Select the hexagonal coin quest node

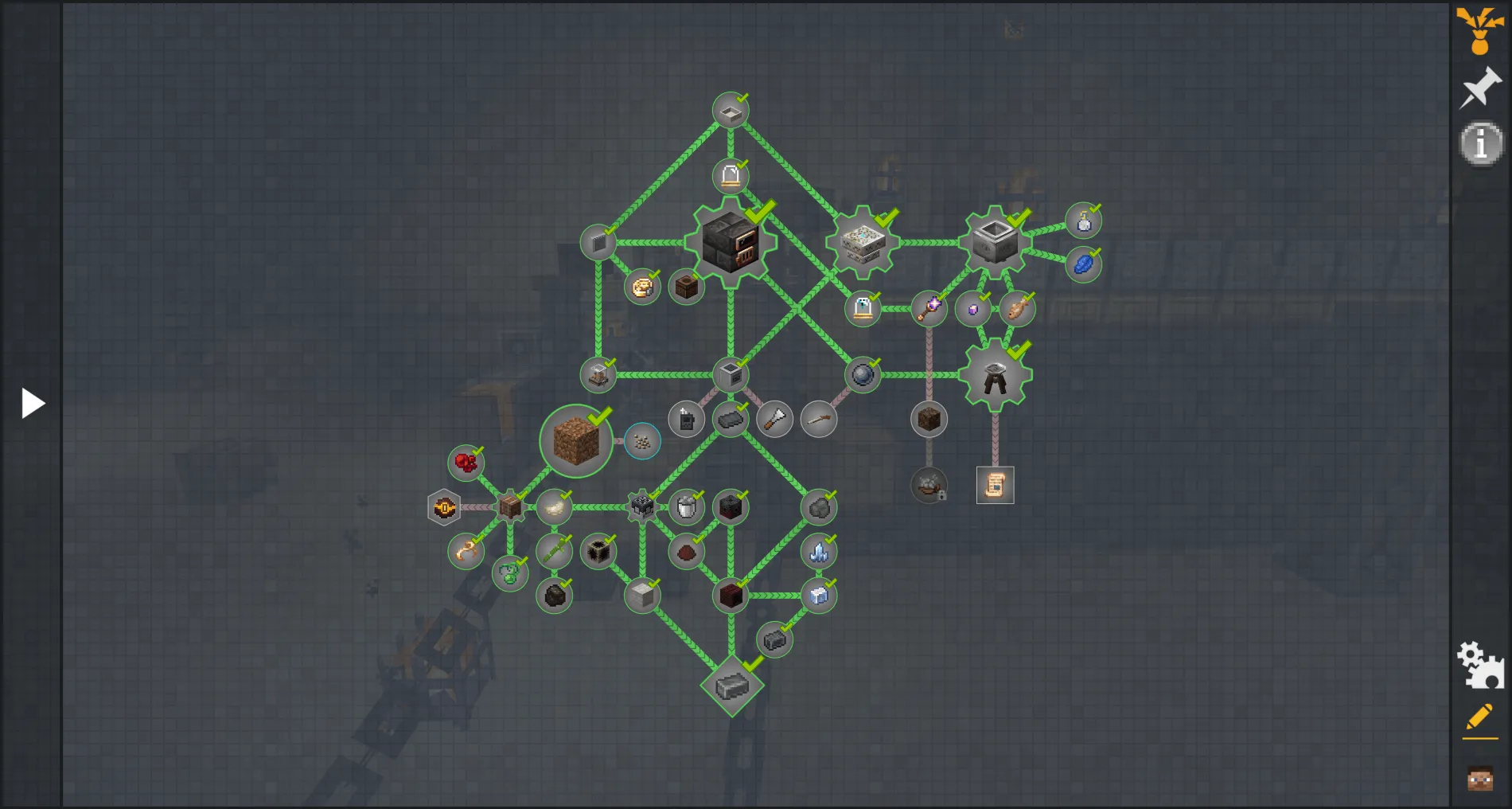coord(444,506)
